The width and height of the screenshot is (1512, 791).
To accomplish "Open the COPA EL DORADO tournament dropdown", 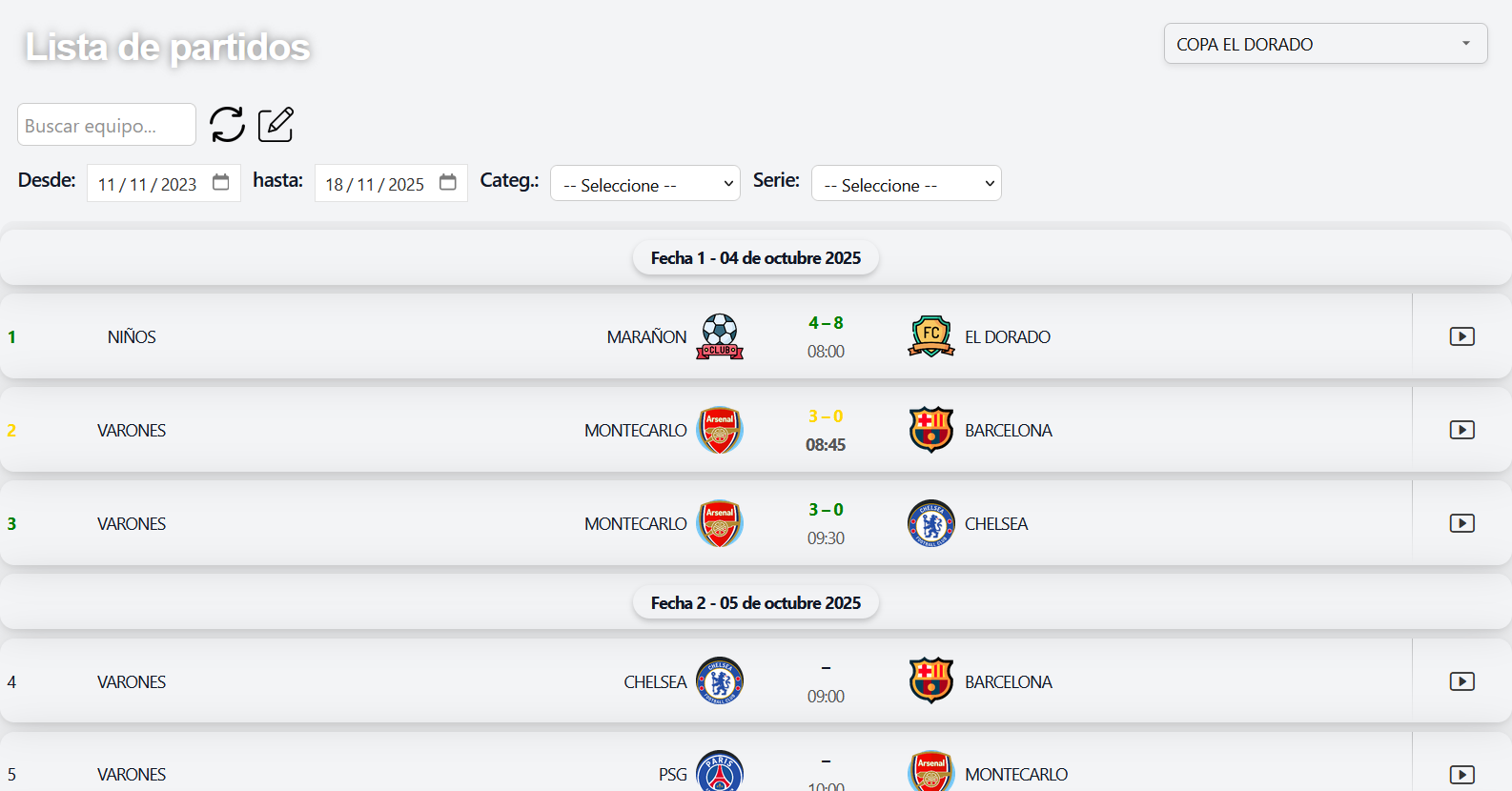I will pyautogui.click(x=1325, y=43).
